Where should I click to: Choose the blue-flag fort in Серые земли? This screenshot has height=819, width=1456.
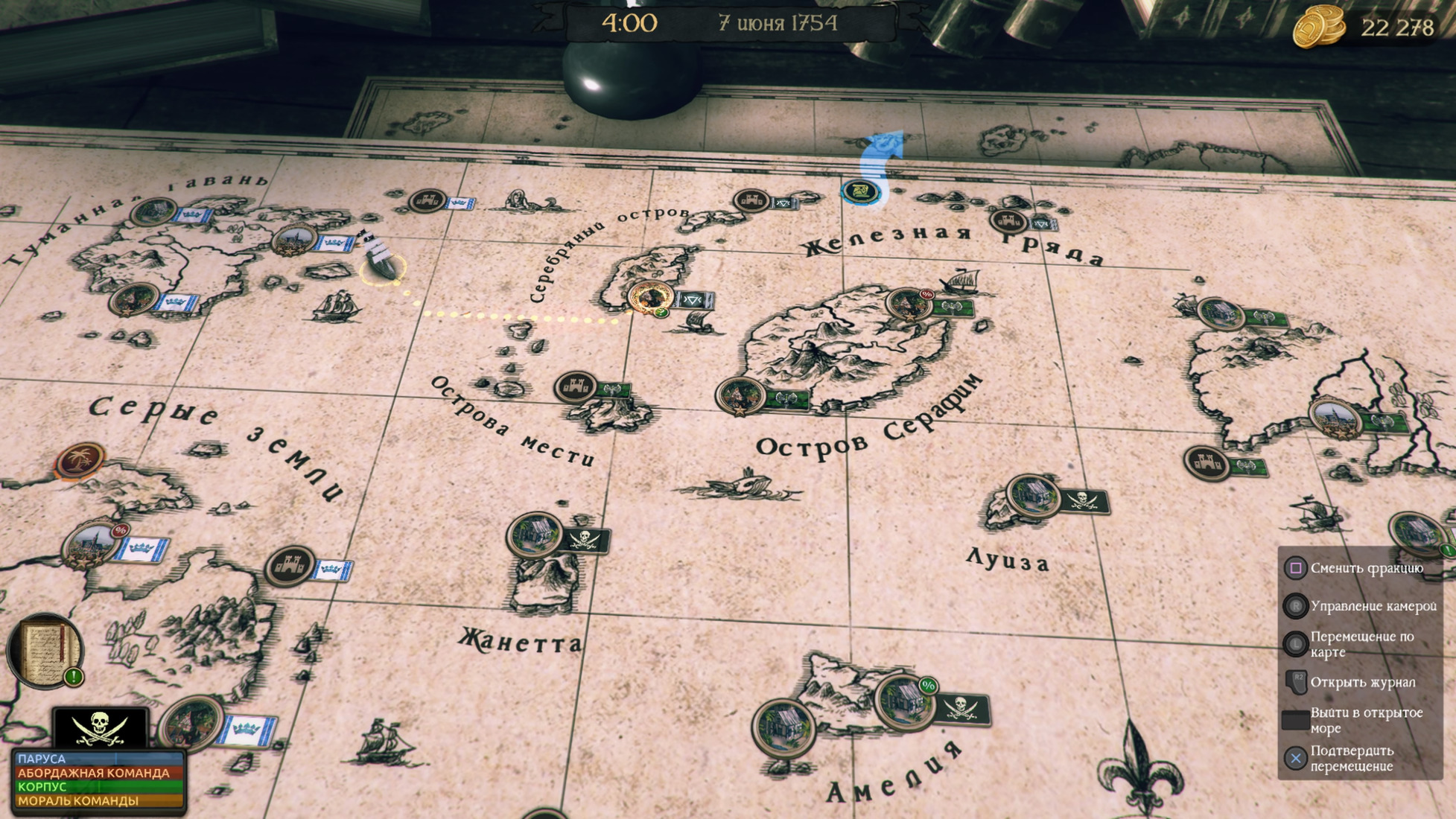point(290,567)
